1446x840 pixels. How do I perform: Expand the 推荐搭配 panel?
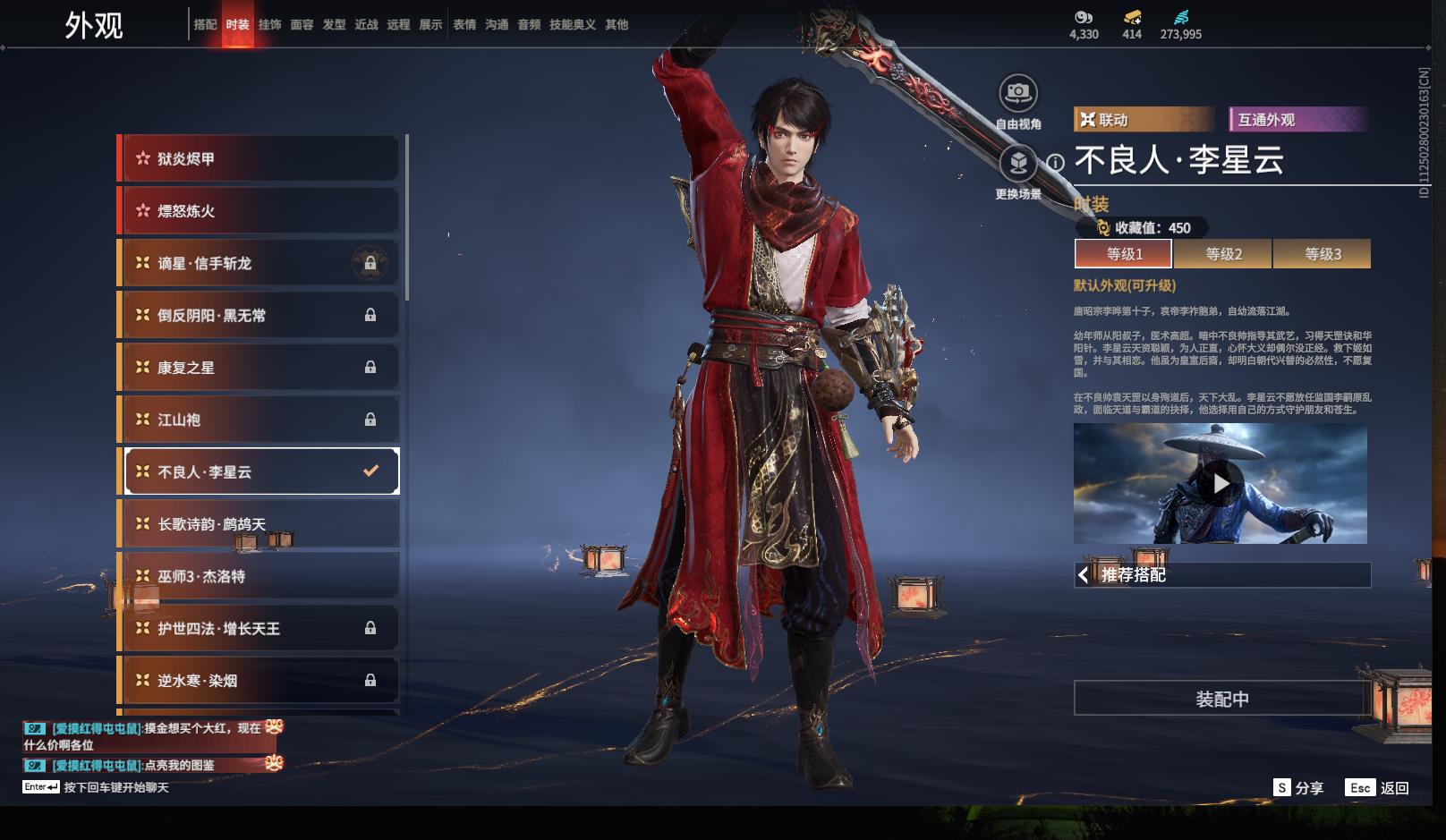point(1221,574)
